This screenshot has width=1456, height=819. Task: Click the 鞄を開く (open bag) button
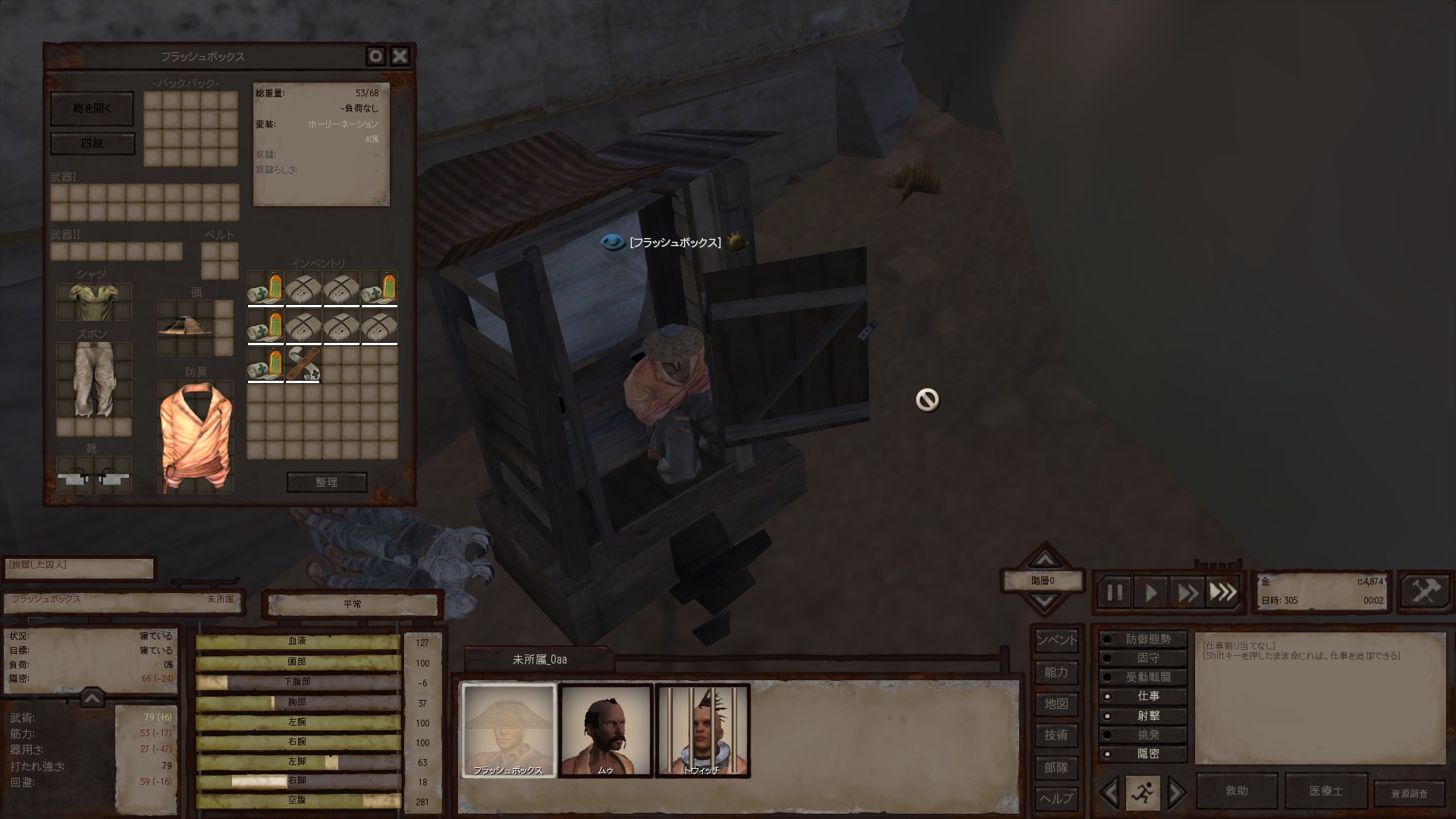click(92, 108)
